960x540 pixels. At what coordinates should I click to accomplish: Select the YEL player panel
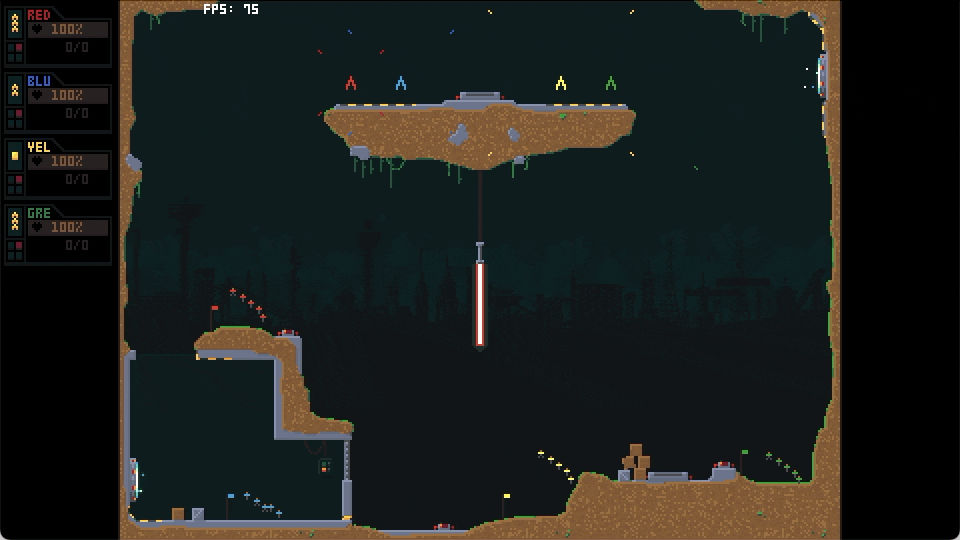(58, 169)
